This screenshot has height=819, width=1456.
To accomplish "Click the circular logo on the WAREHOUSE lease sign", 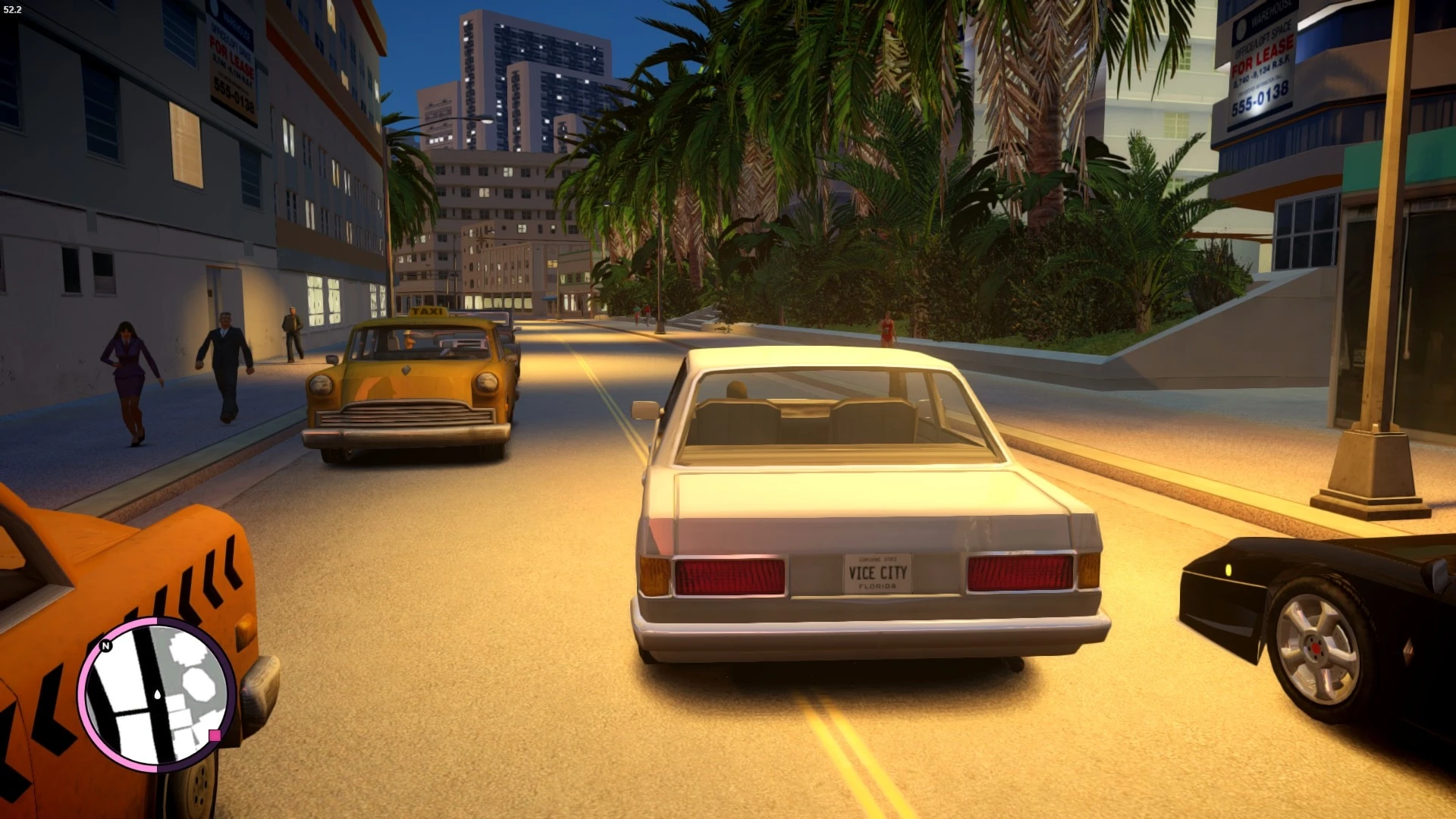I will click(x=1241, y=29).
